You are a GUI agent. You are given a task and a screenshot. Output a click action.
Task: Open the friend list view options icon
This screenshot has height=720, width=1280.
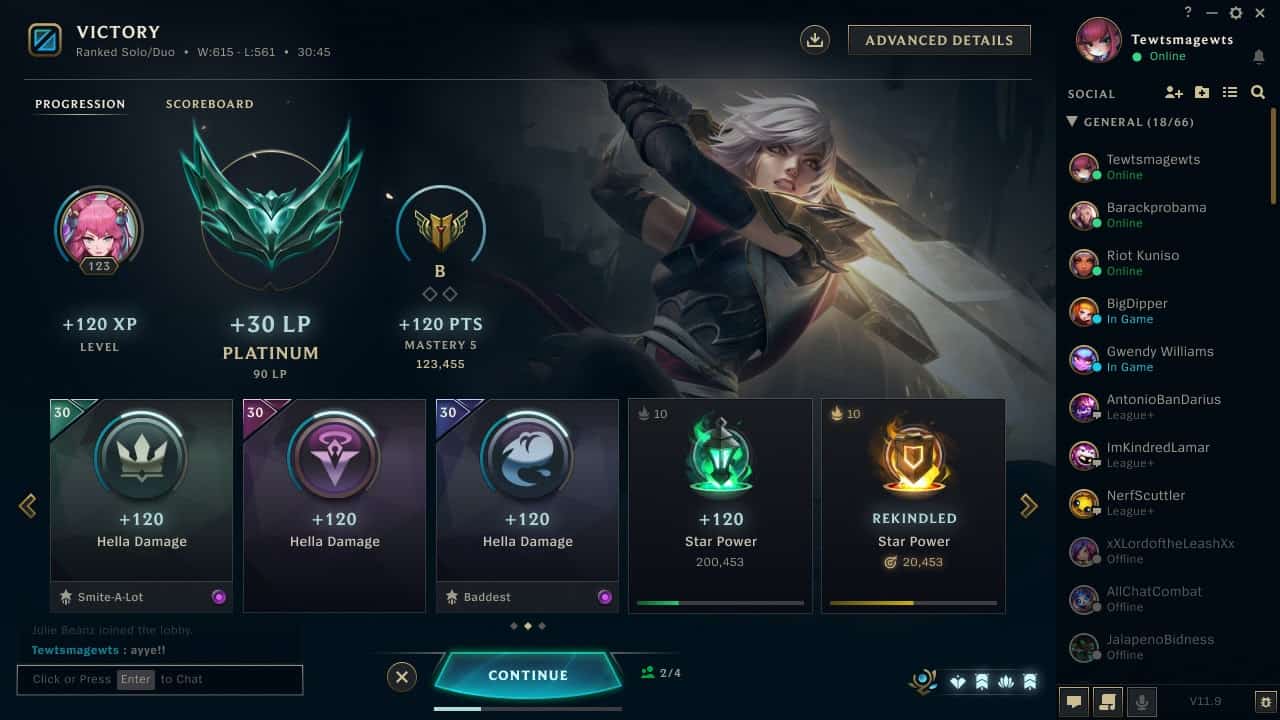coord(1229,92)
